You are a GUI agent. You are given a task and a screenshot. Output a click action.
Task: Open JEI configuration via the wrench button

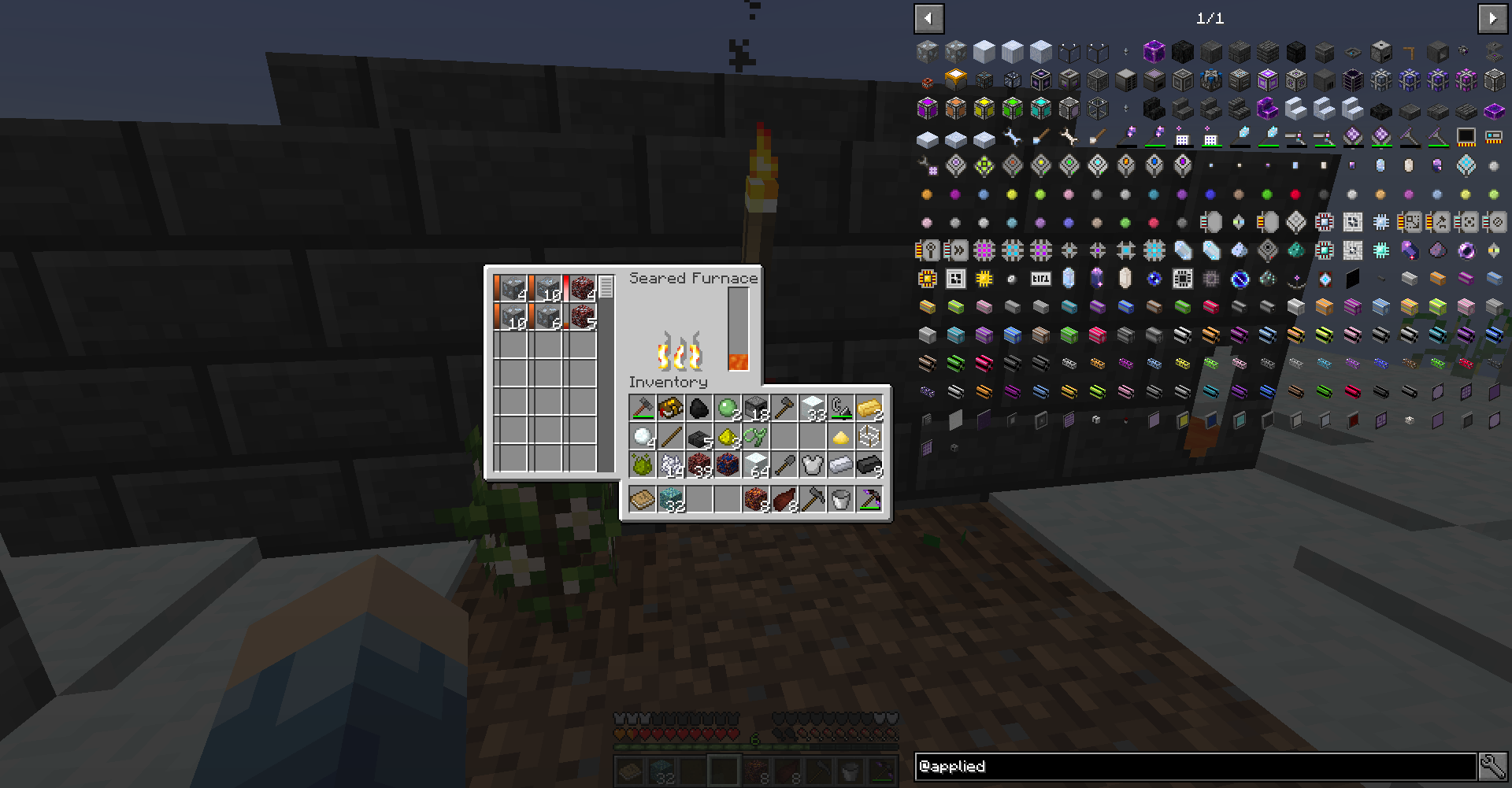[1493, 766]
